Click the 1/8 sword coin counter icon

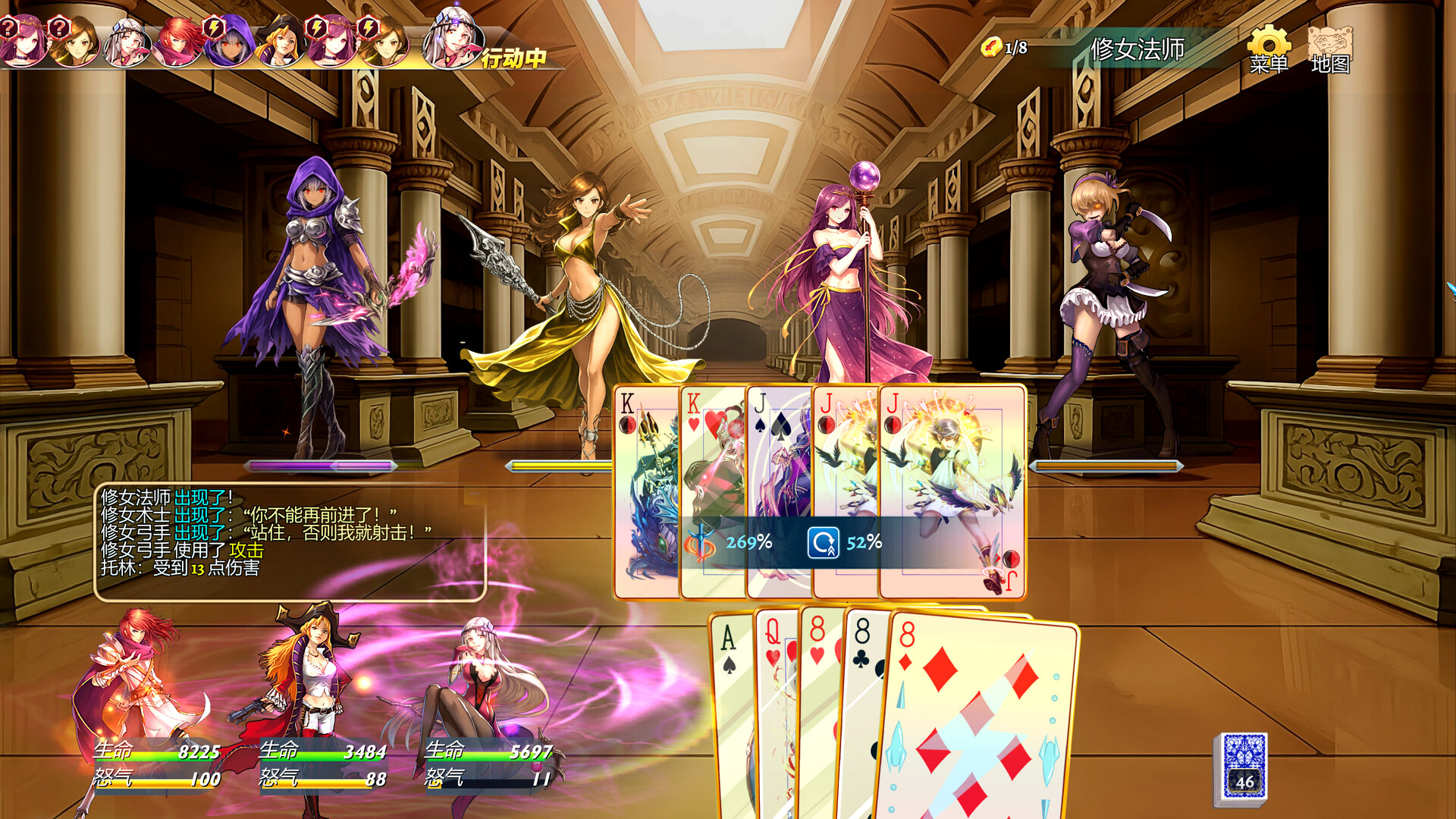click(991, 48)
